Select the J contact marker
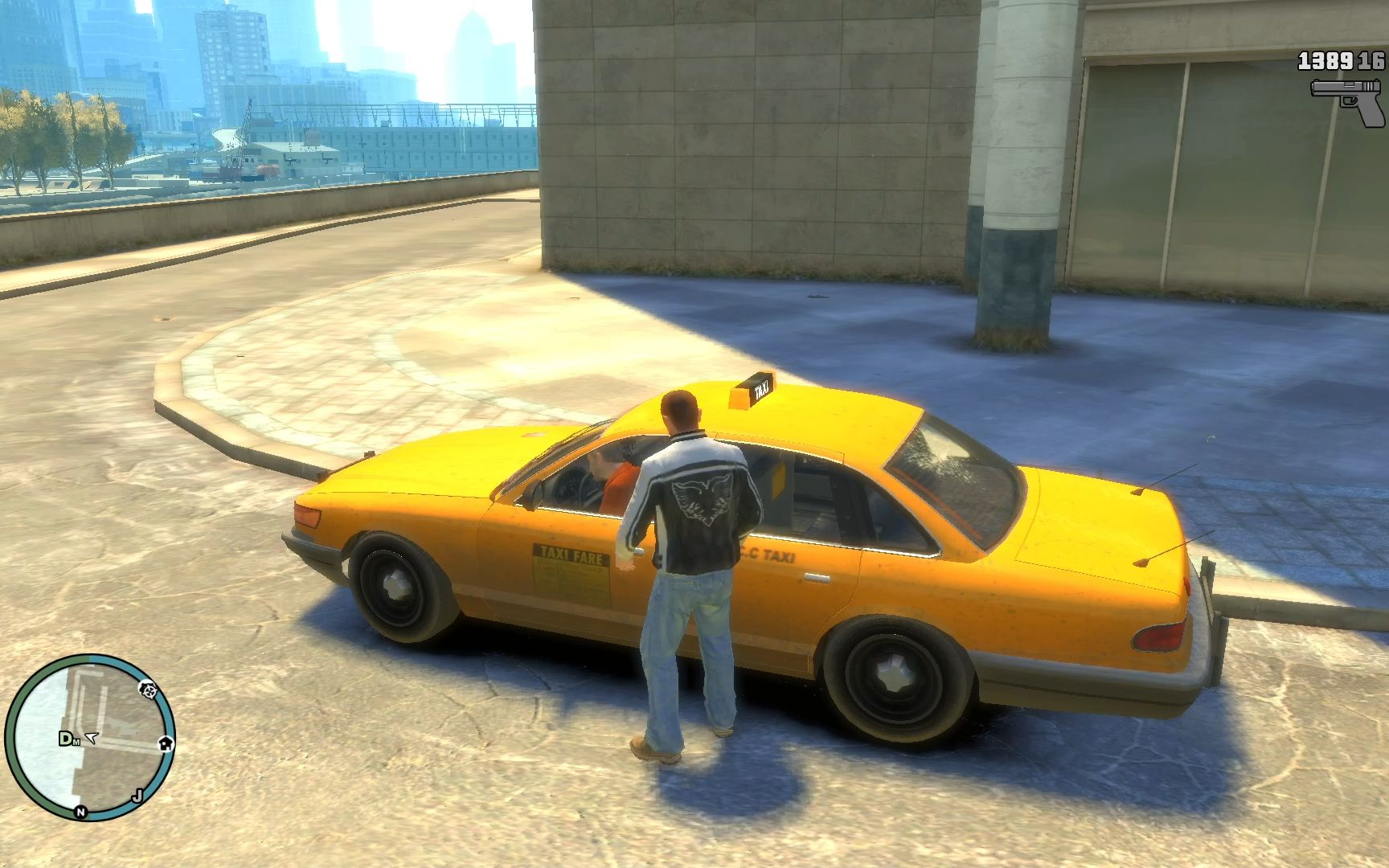This screenshot has width=1389, height=868. (x=137, y=796)
